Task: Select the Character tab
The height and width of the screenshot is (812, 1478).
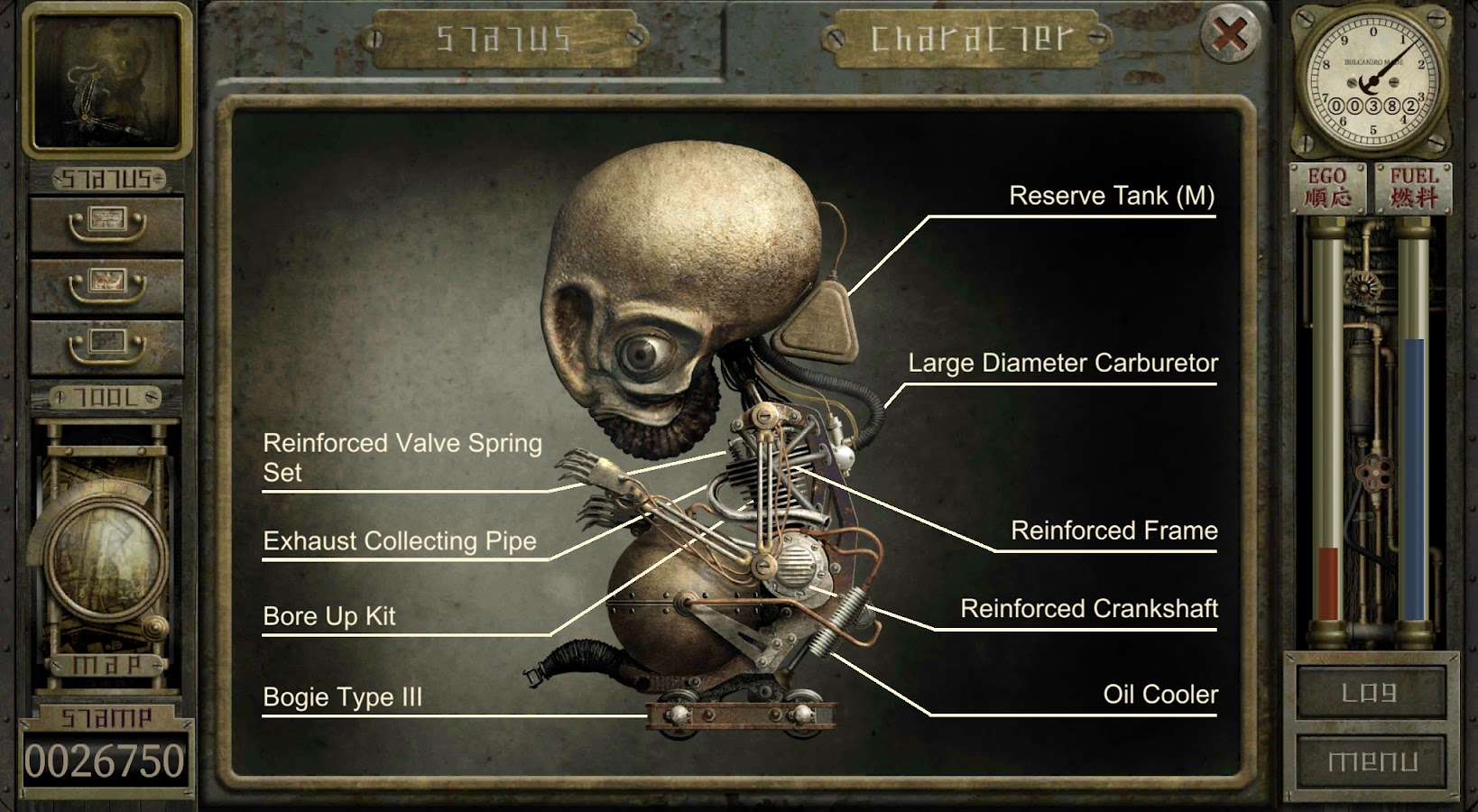Action: (965, 38)
